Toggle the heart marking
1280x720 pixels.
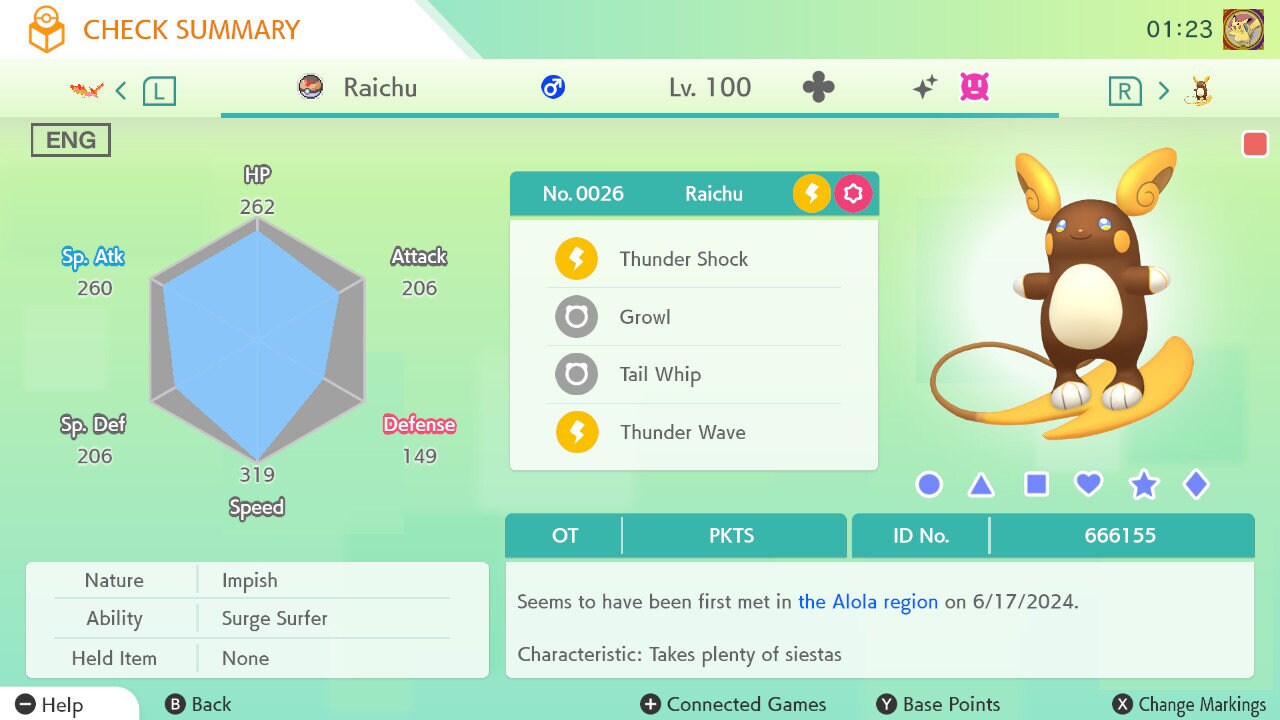[1088, 485]
